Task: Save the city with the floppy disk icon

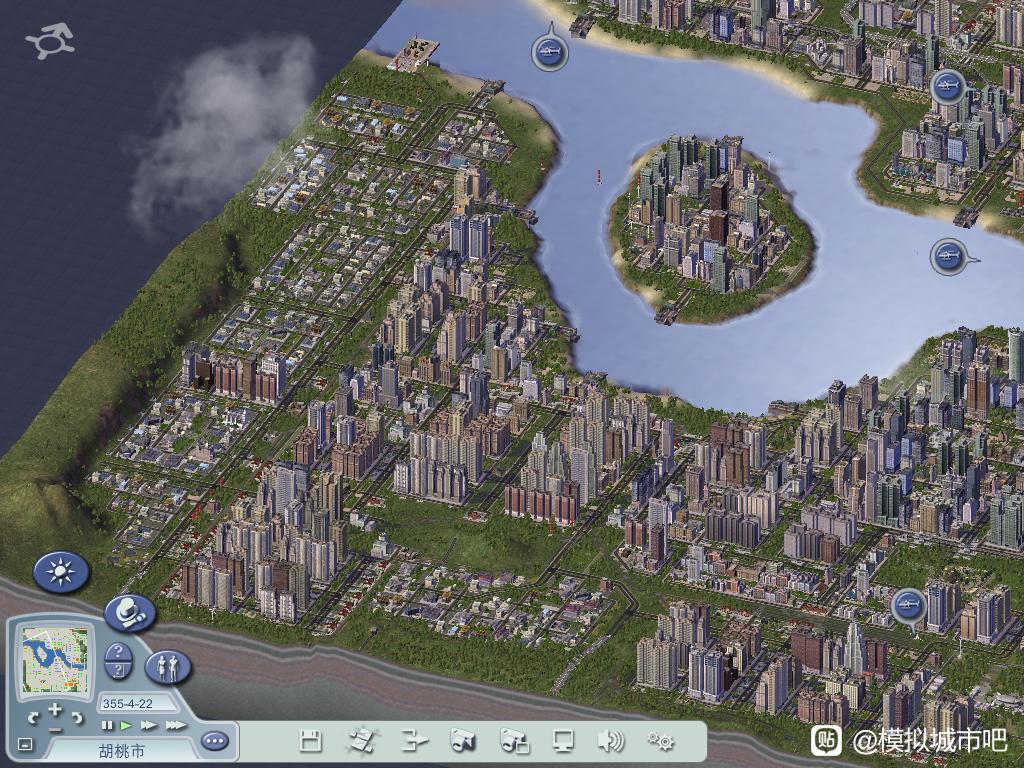Action: [311, 741]
